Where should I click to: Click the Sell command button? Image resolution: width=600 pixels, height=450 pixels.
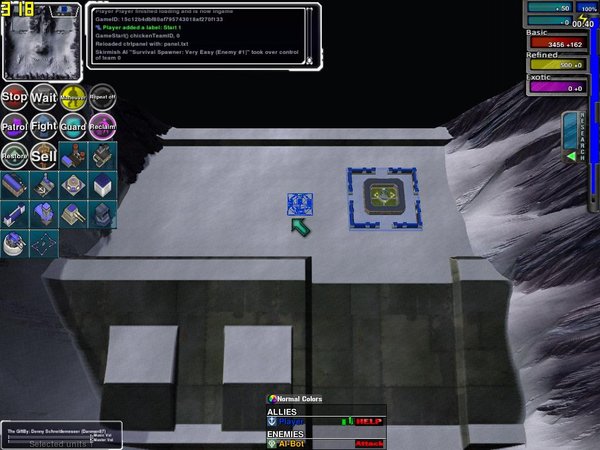(x=43, y=156)
